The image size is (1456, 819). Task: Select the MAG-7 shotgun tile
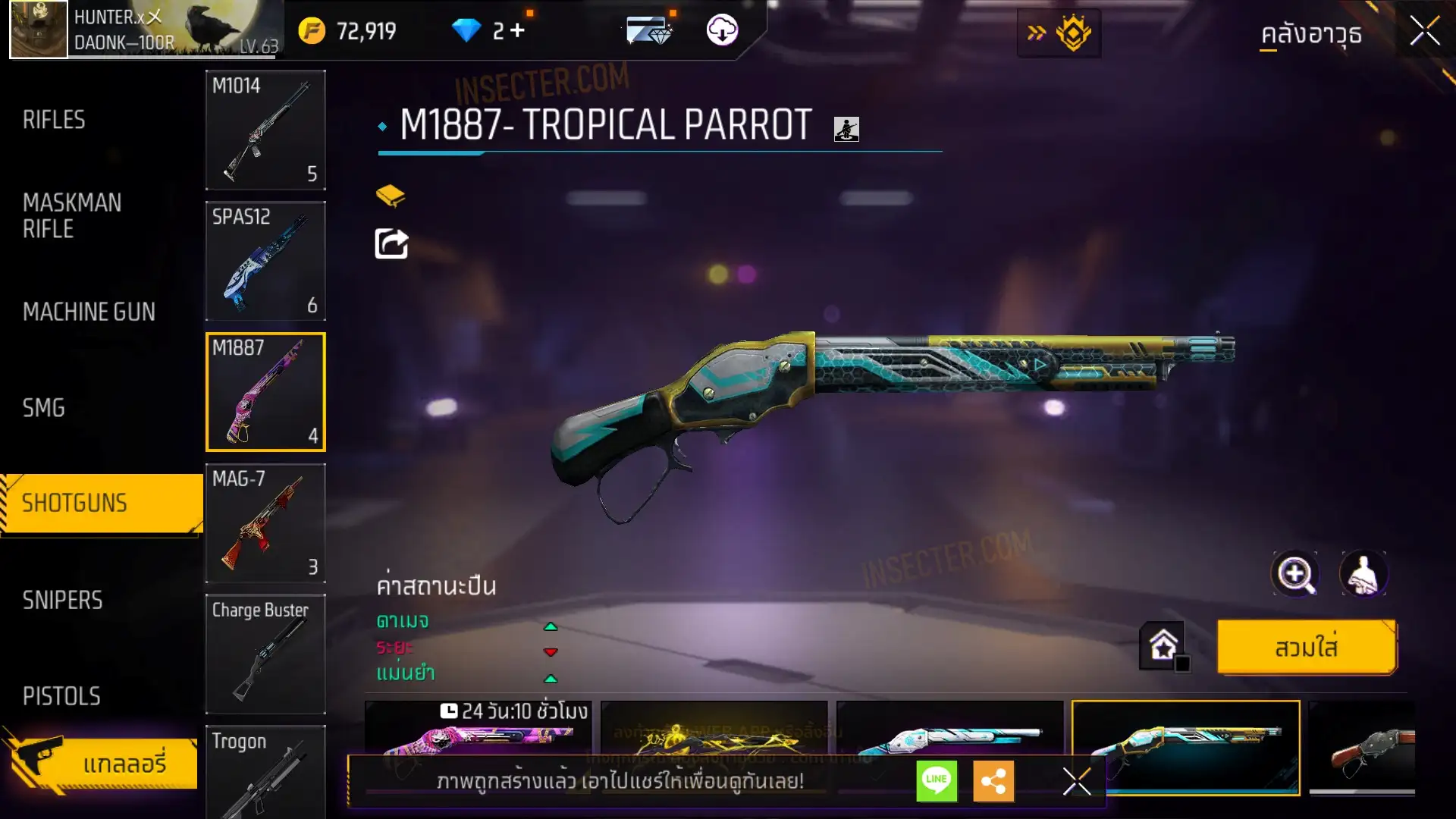point(265,523)
